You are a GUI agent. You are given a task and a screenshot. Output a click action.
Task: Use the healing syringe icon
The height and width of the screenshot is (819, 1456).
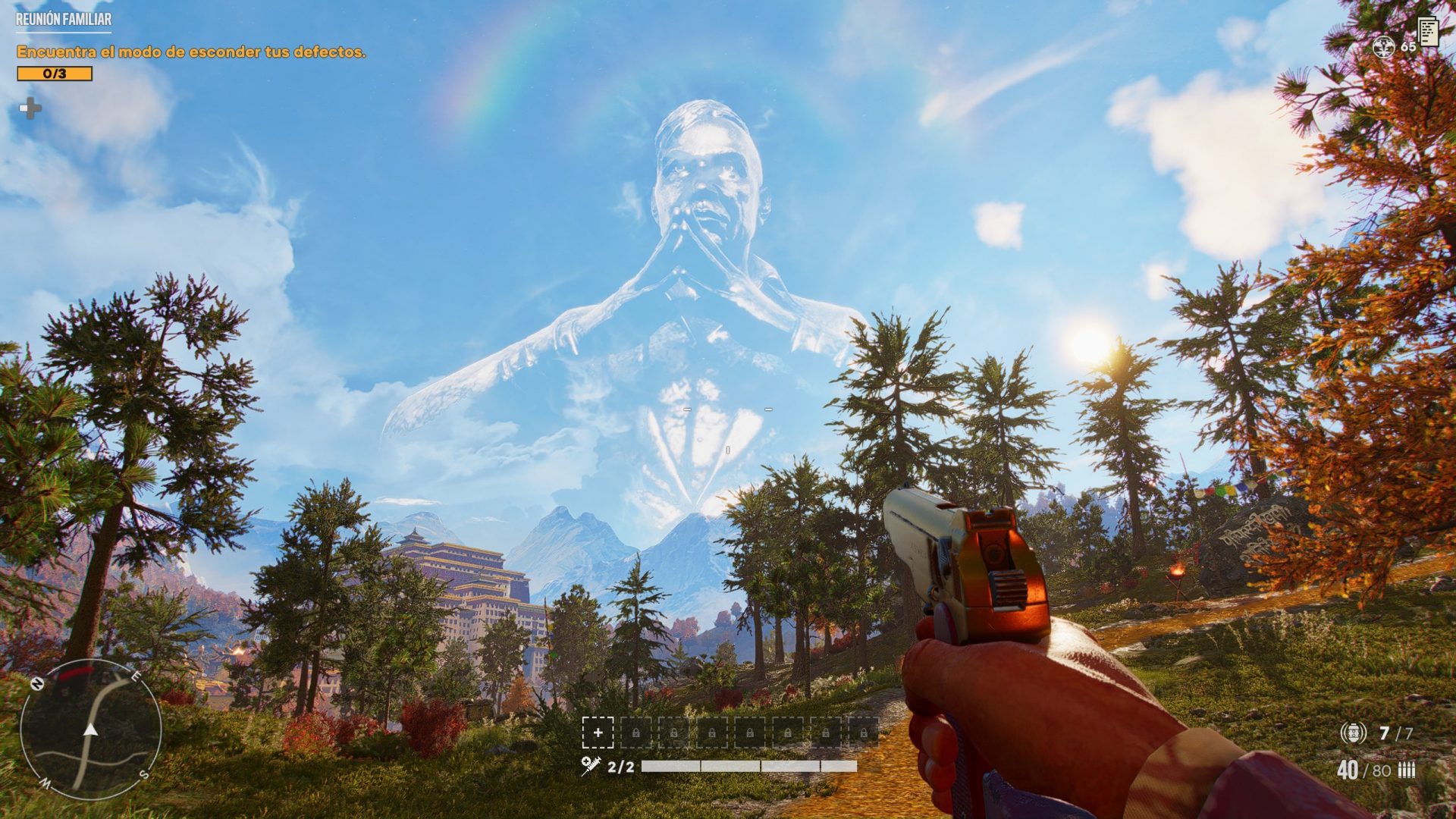591,766
